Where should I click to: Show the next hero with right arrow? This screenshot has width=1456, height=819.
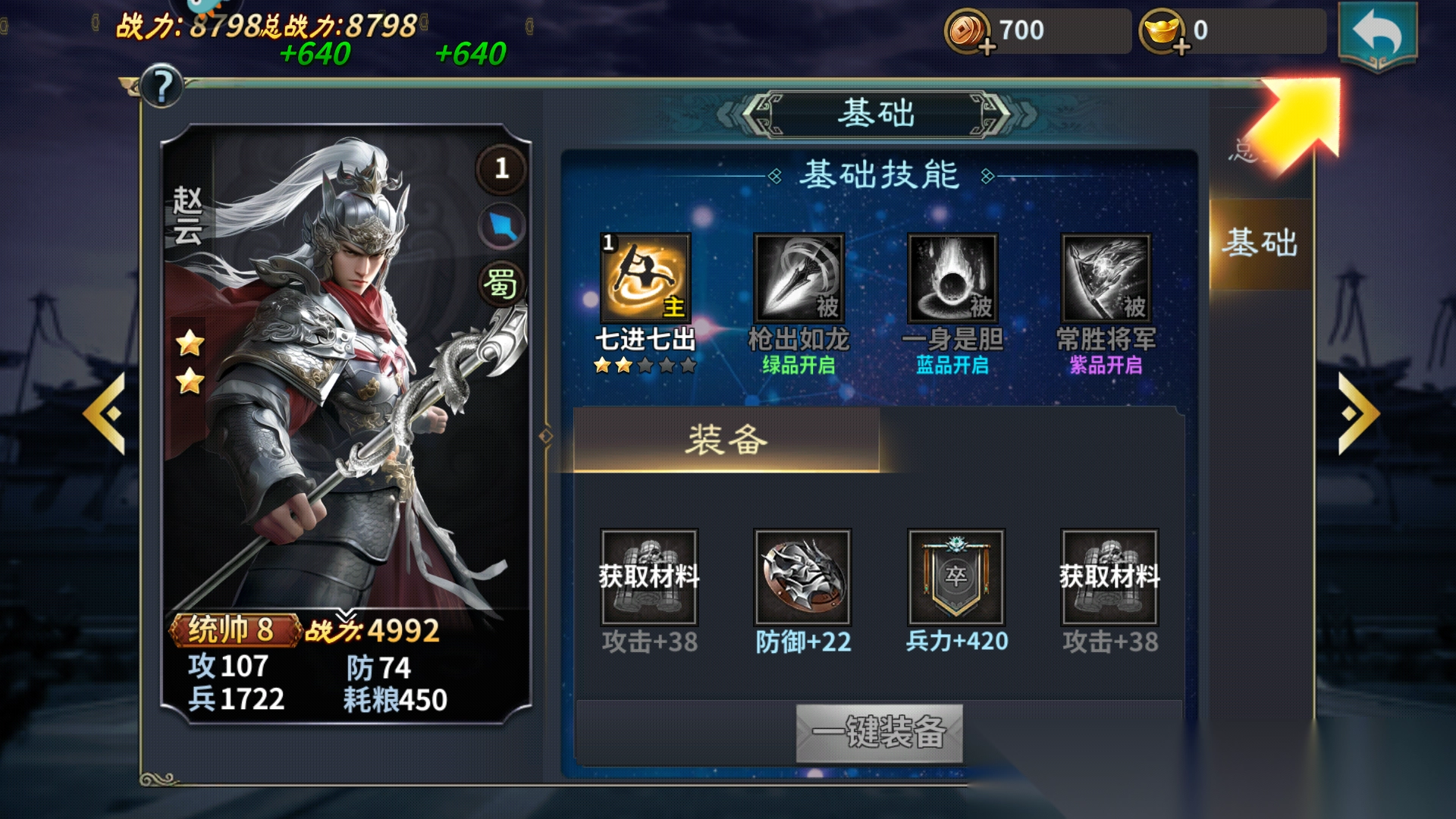[1357, 414]
